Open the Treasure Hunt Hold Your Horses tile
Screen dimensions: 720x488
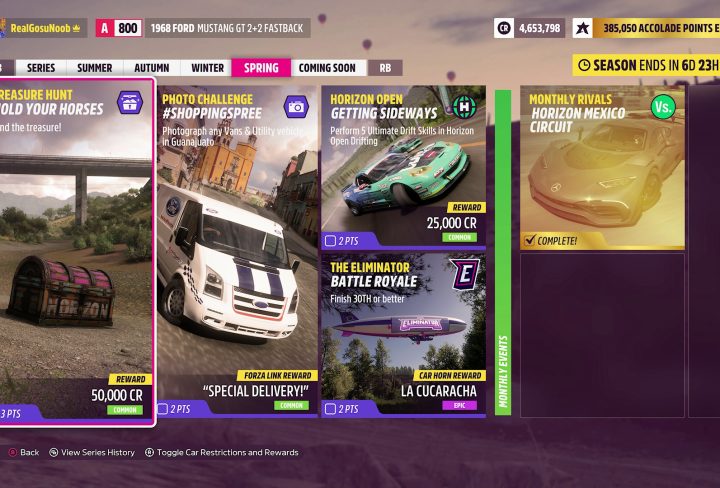point(76,252)
